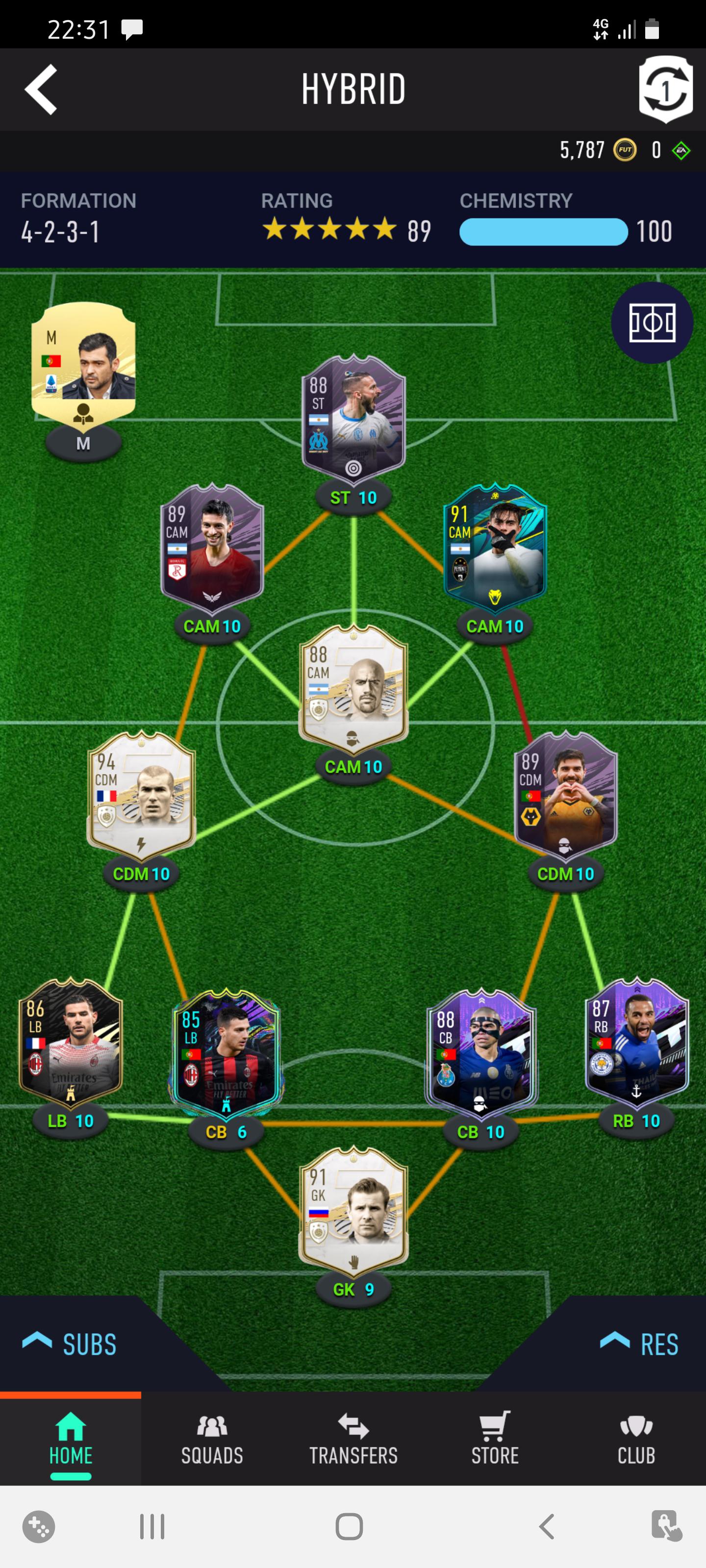Tap the manager's M badge icon
Screen dimensions: 706x1568
[83, 443]
